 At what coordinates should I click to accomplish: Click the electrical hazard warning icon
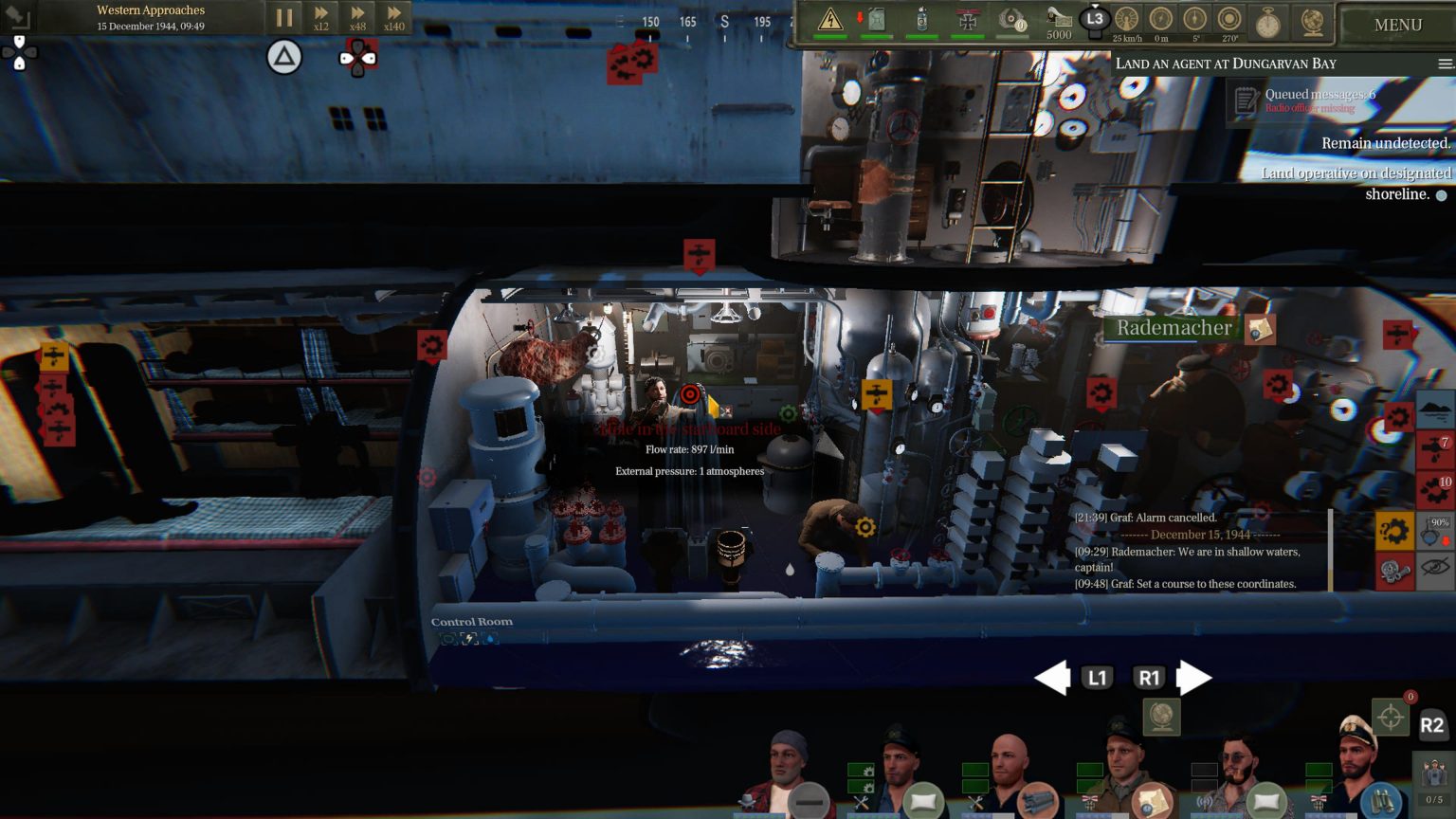pos(830,19)
